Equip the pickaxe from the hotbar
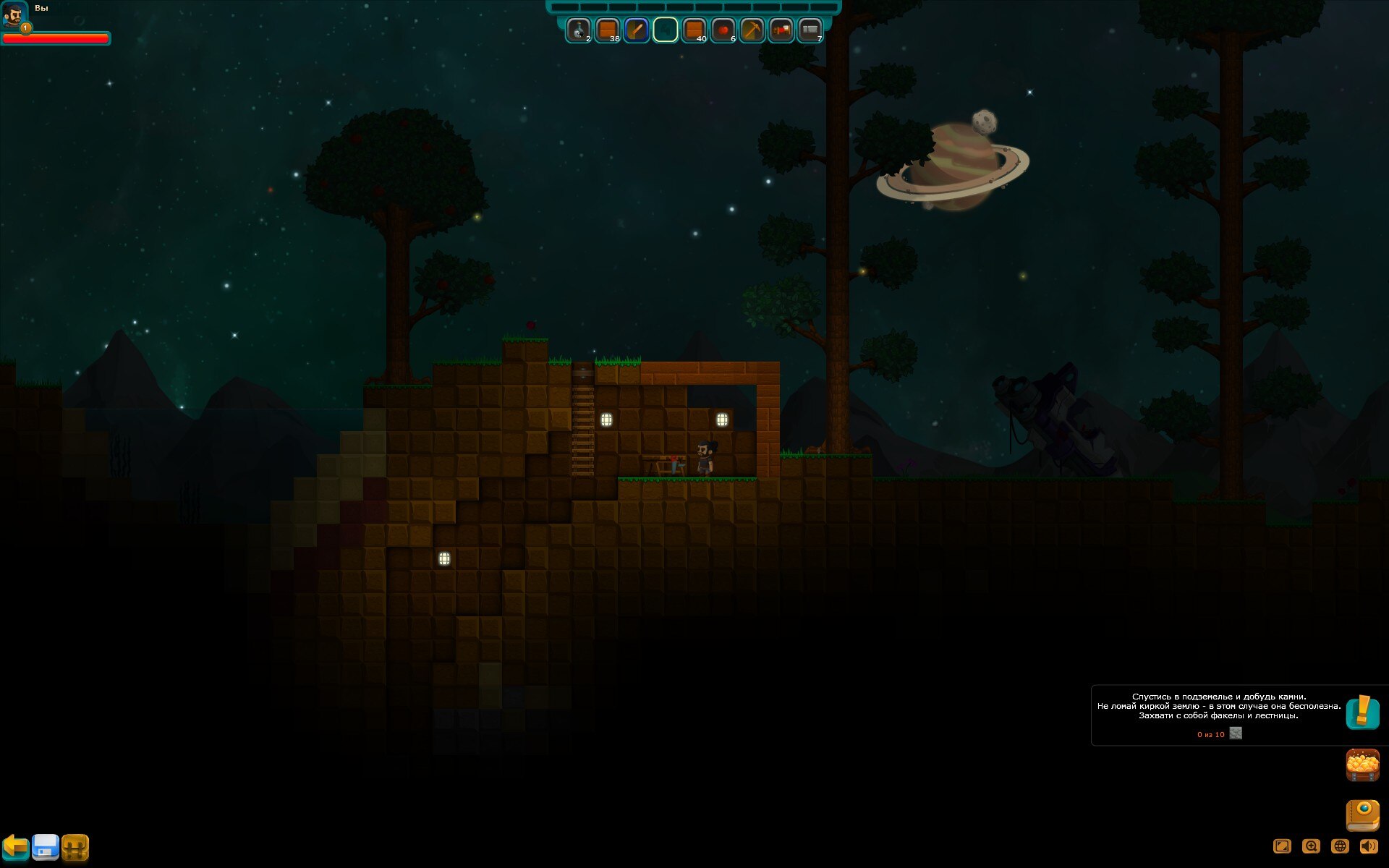The image size is (1389, 868). (752, 30)
